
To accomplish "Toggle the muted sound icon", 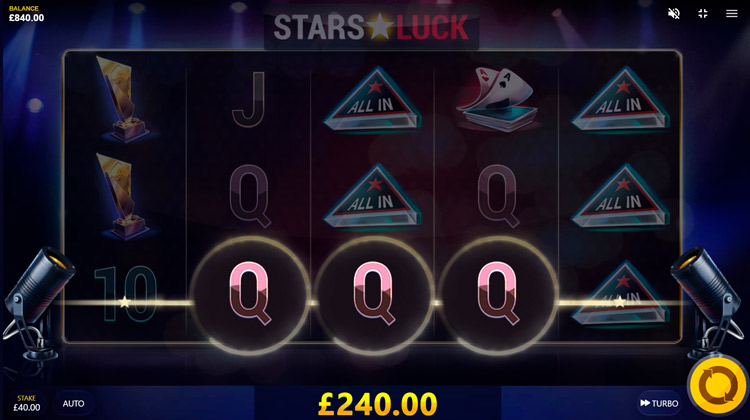I will [x=674, y=14].
